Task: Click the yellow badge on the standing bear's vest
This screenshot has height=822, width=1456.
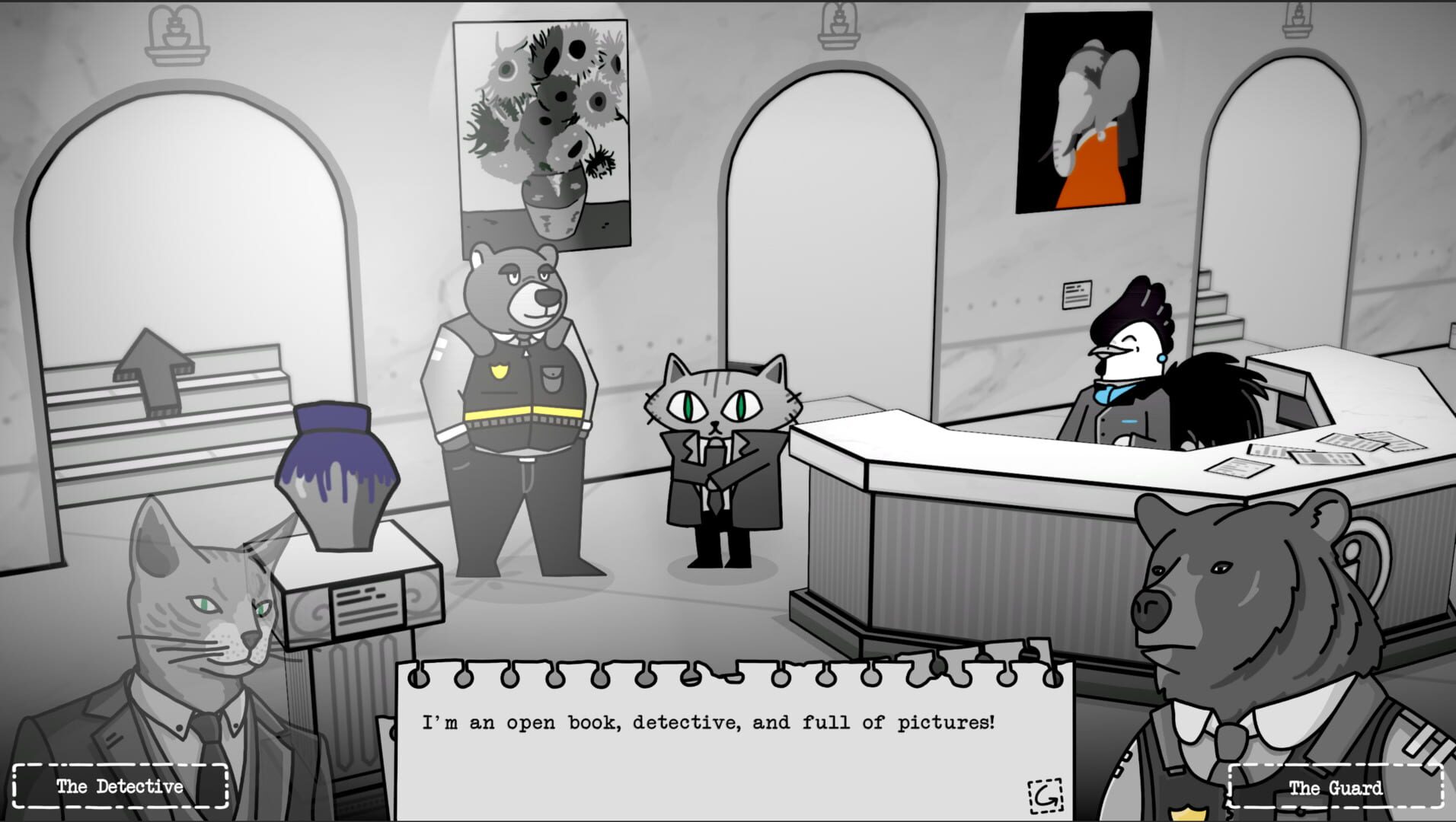Action: point(500,371)
